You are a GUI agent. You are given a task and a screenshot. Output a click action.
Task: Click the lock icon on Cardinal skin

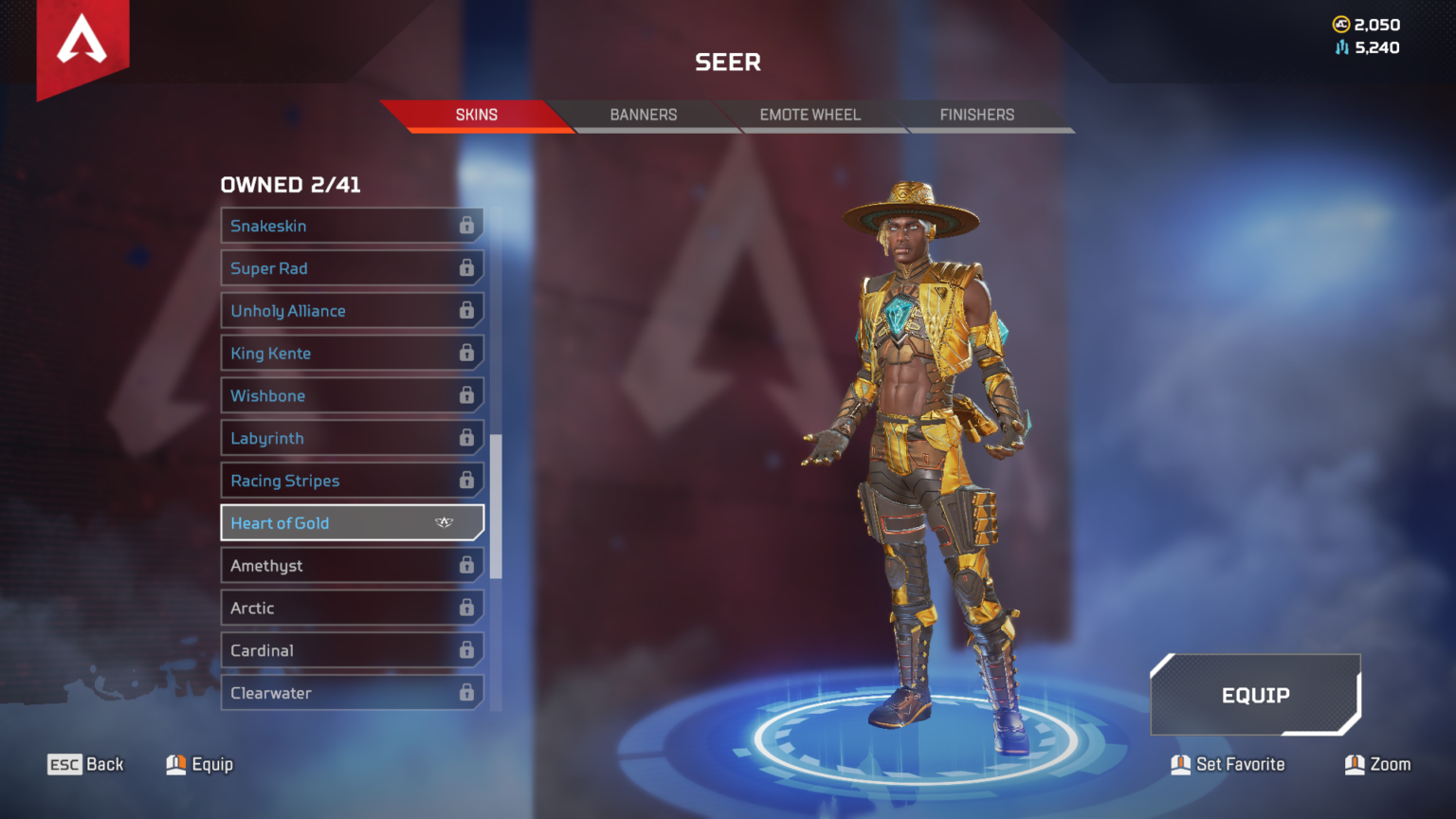pos(467,650)
